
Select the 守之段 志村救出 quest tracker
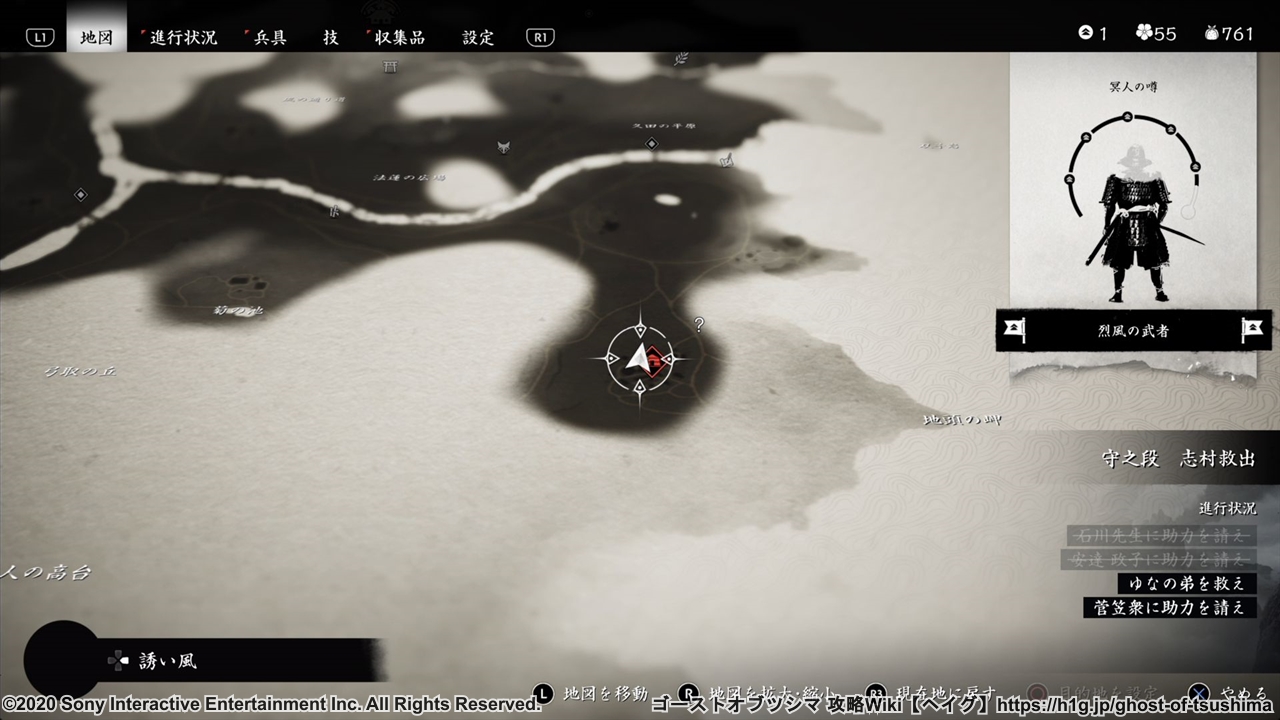[x=1177, y=458]
